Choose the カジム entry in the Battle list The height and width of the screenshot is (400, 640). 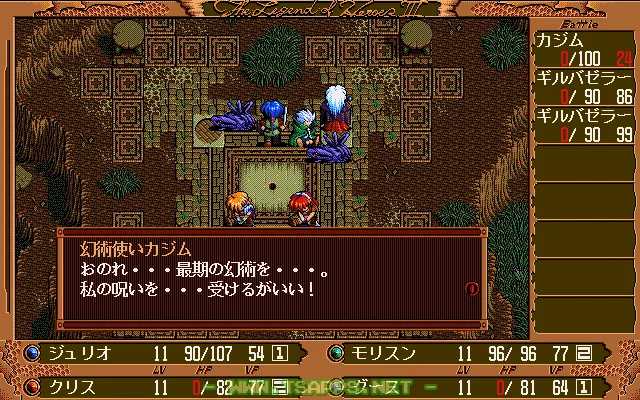click(x=558, y=40)
